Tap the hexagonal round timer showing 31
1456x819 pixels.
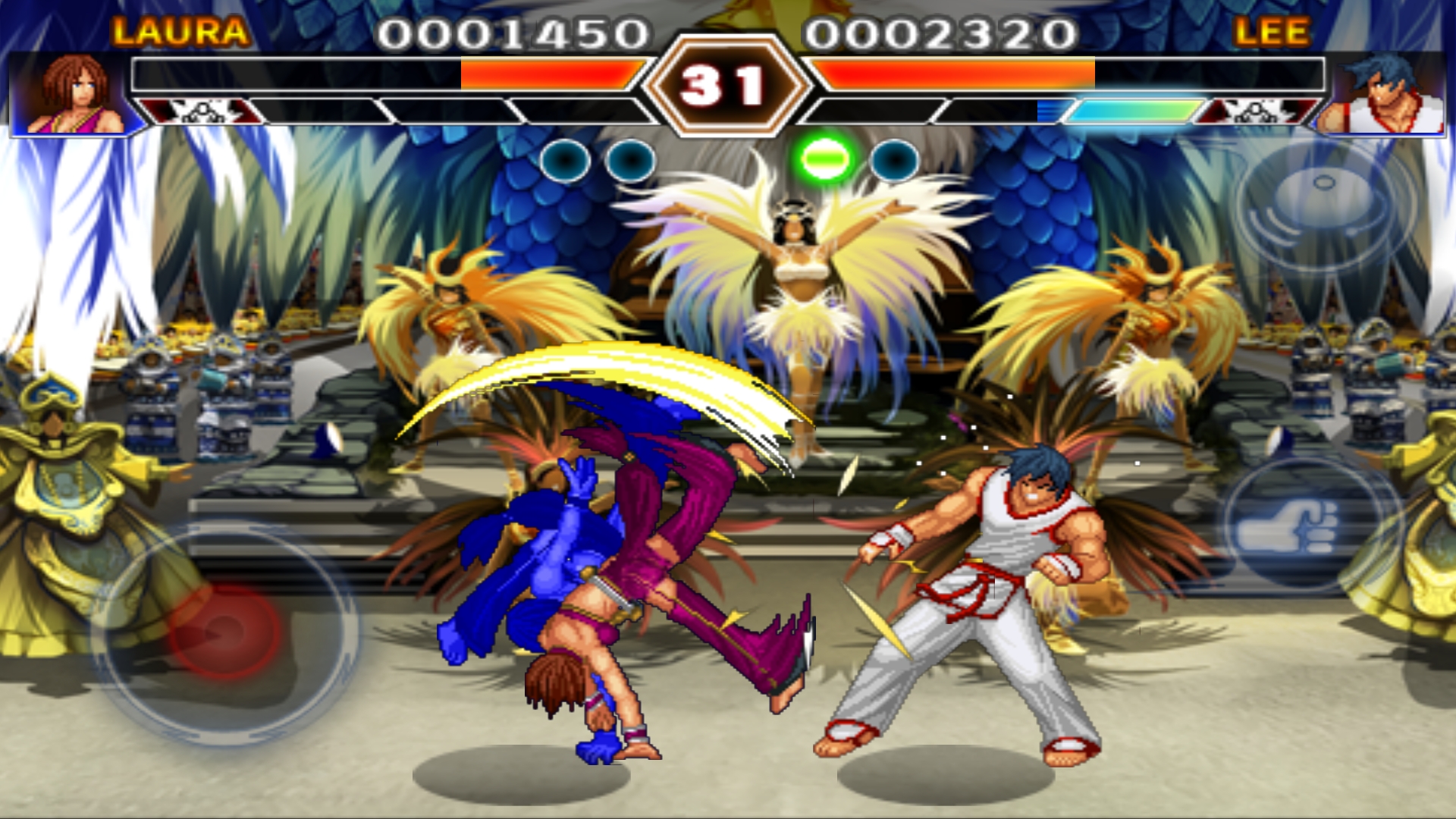(728, 83)
